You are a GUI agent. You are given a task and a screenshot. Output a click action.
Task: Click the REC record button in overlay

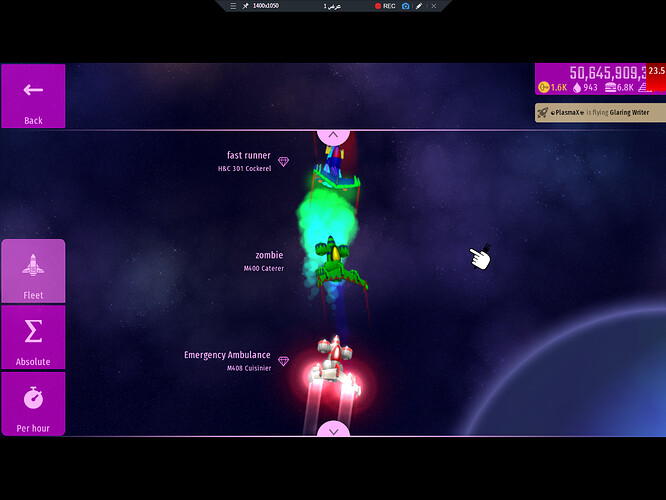[385, 6]
